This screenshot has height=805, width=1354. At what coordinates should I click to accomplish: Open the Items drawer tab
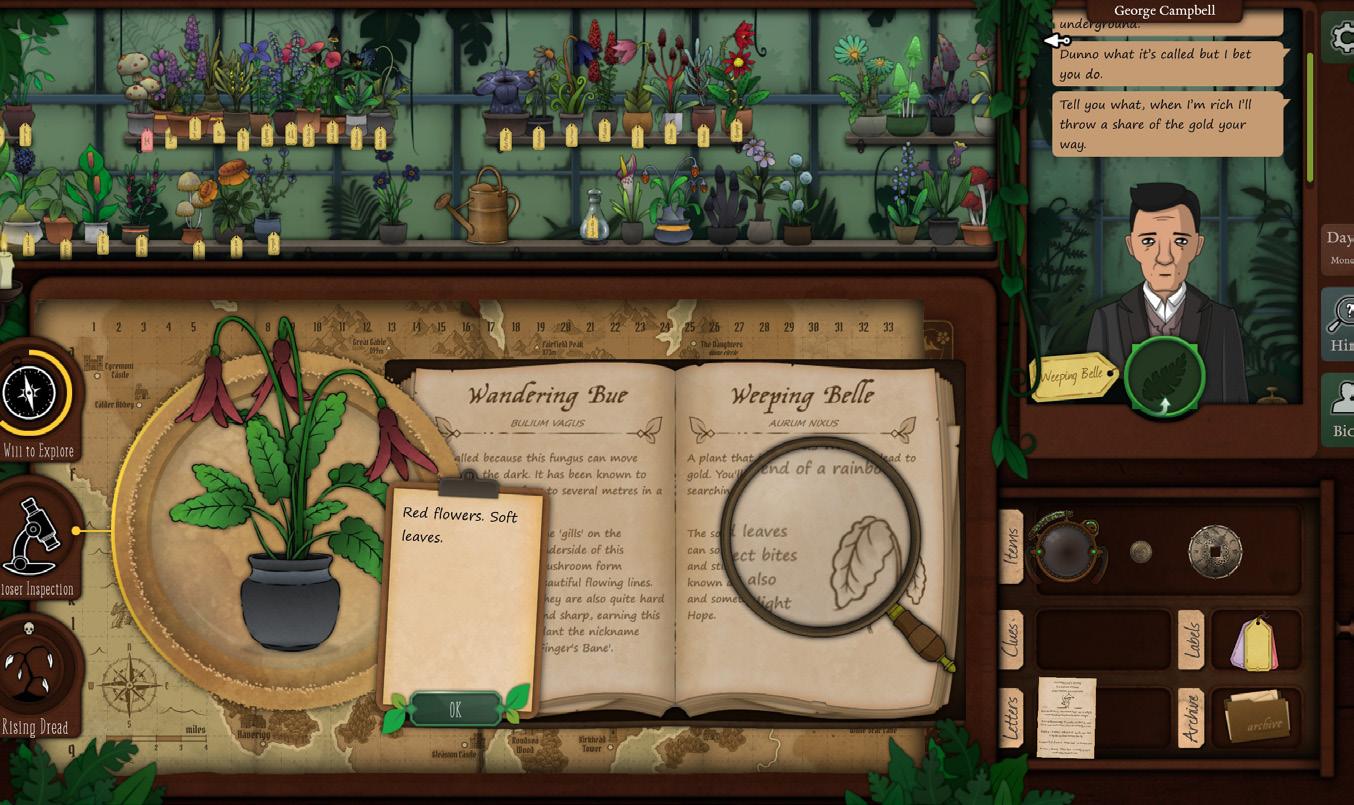(1011, 547)
